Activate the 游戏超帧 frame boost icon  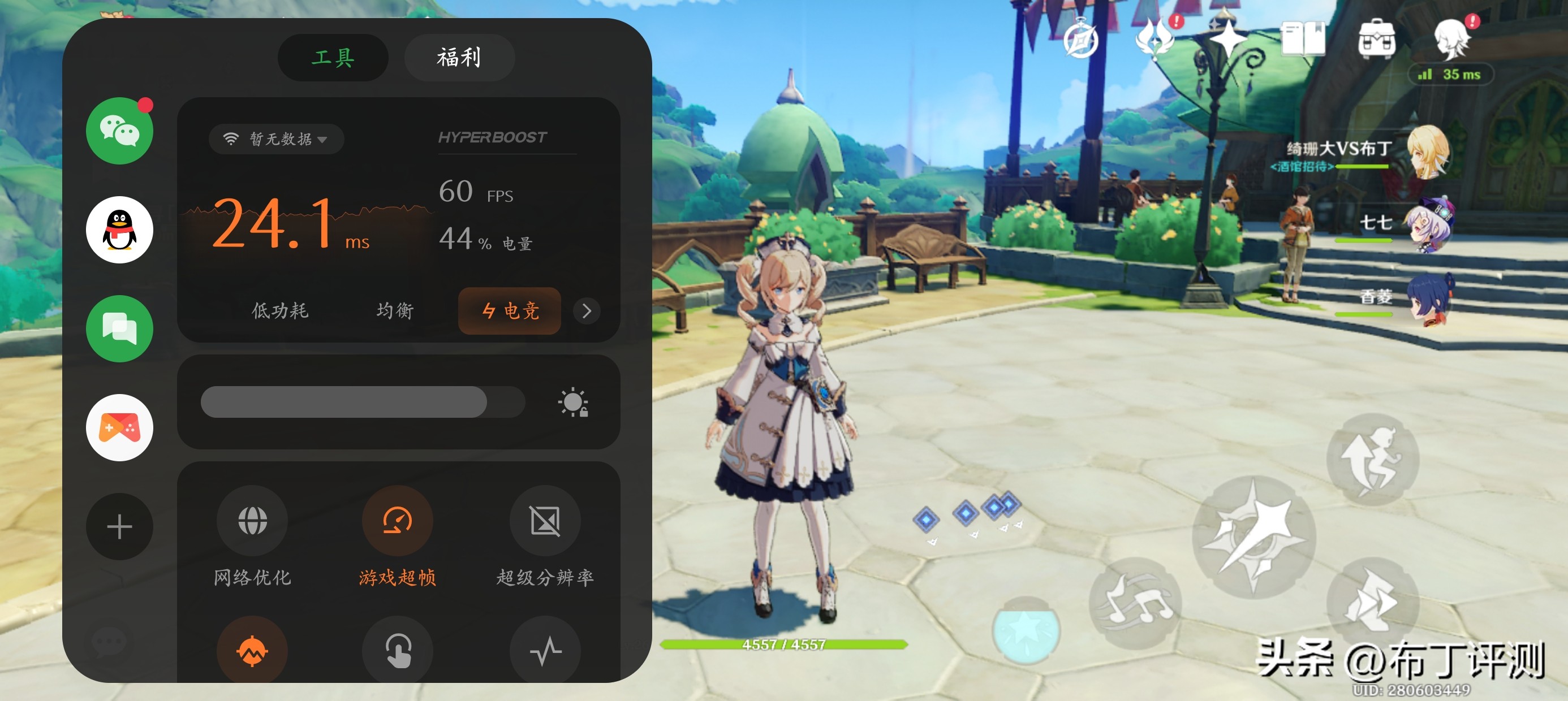tap(398, 520)
